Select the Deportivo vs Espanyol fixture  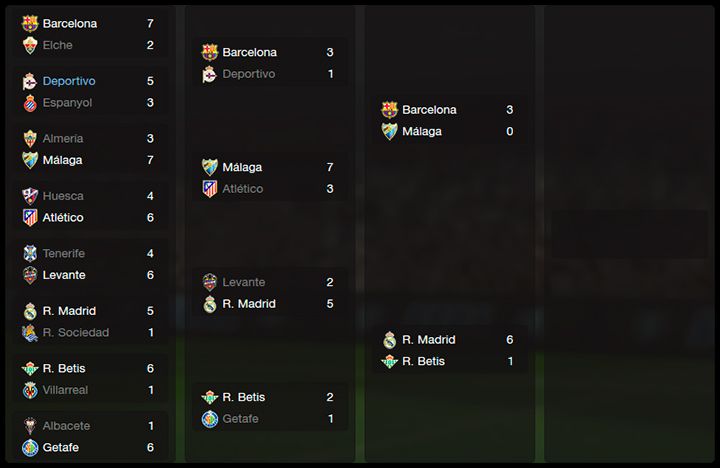point(92,91)
